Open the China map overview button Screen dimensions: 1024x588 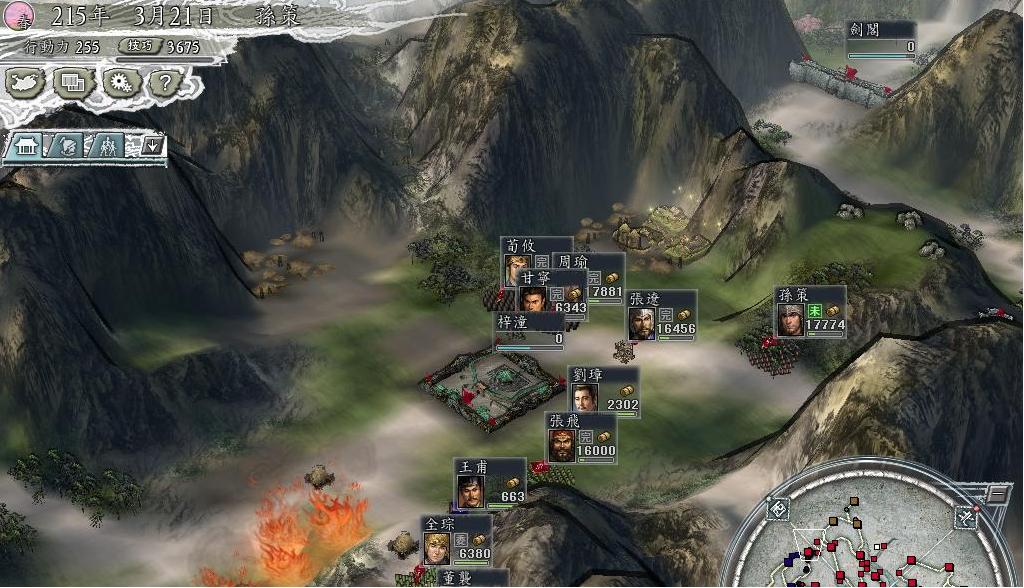pos(27,84)
